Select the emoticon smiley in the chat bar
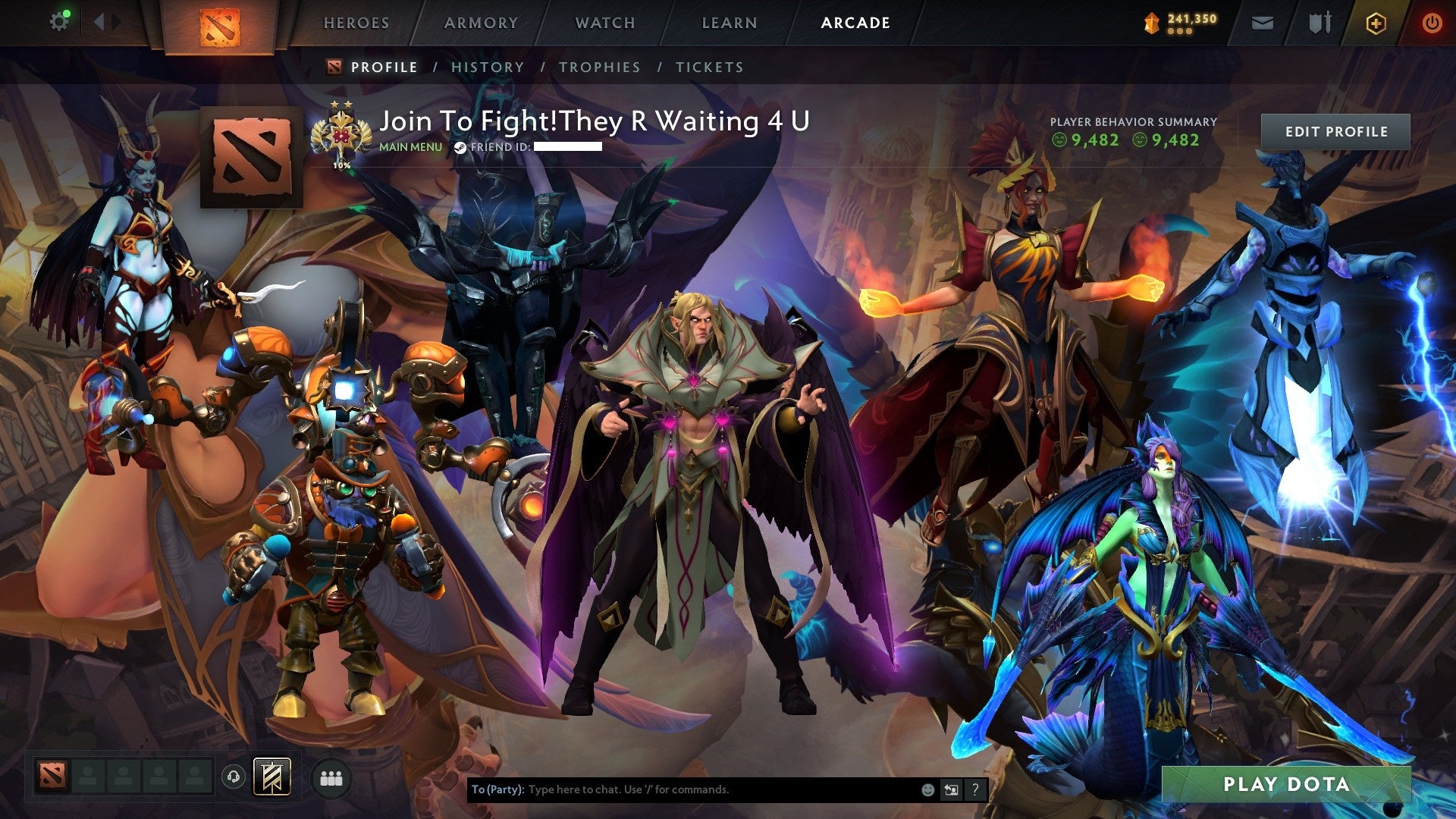Image resolution: width=1456 pixels, height=819 pixels. click(x=927, y=789)
